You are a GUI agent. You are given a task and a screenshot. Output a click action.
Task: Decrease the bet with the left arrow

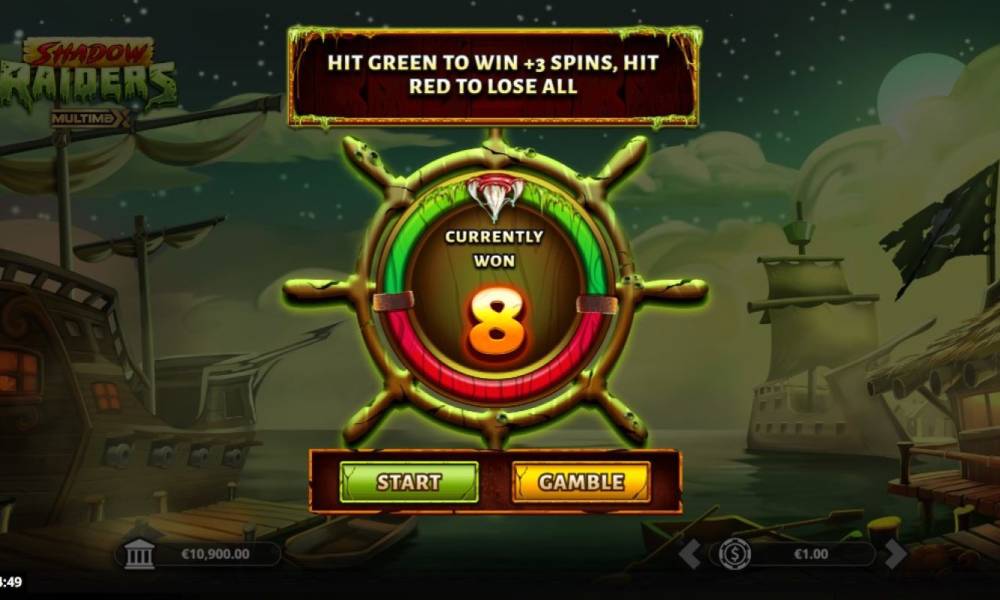click(690, 553)
